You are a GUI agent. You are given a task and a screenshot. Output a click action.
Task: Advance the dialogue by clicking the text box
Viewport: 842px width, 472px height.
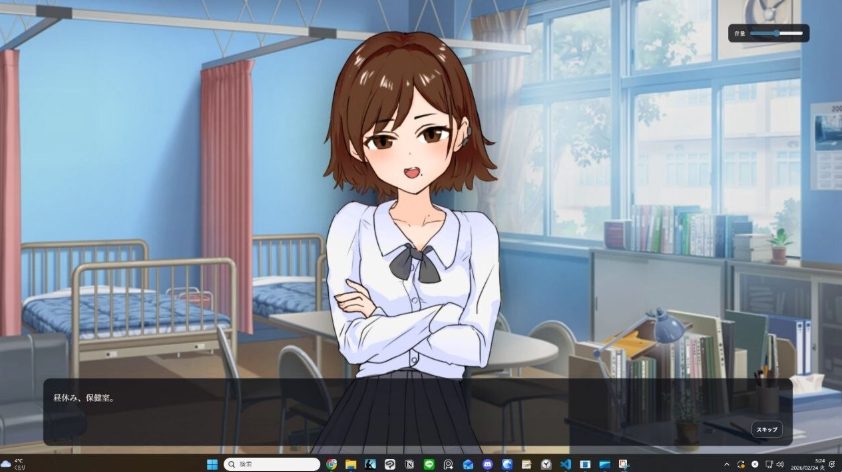click(x=400, y=410)
